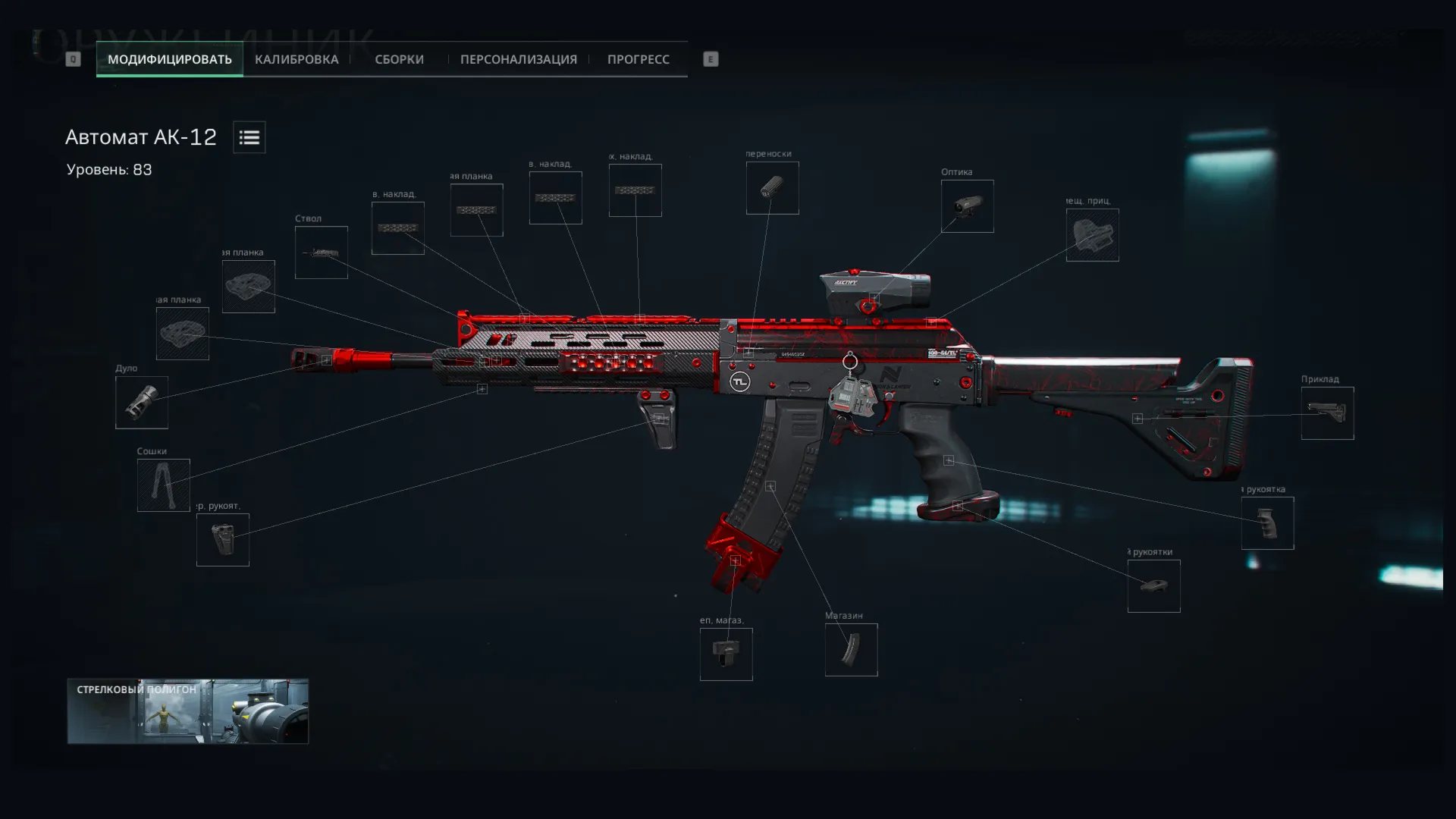The image size is (1456, 819).
Task: Go to the Персонализация tab
Action: coord(518,59)
